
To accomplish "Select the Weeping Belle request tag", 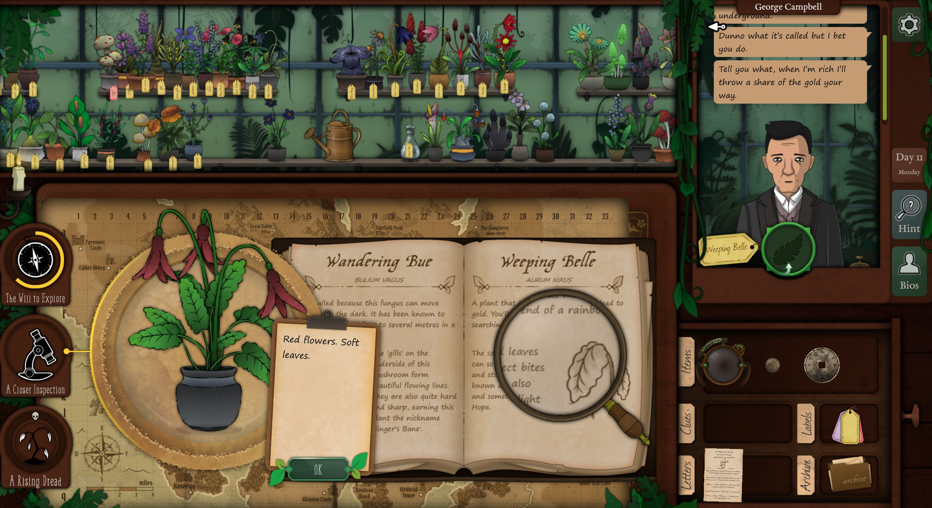I will (x=728, y=249).
